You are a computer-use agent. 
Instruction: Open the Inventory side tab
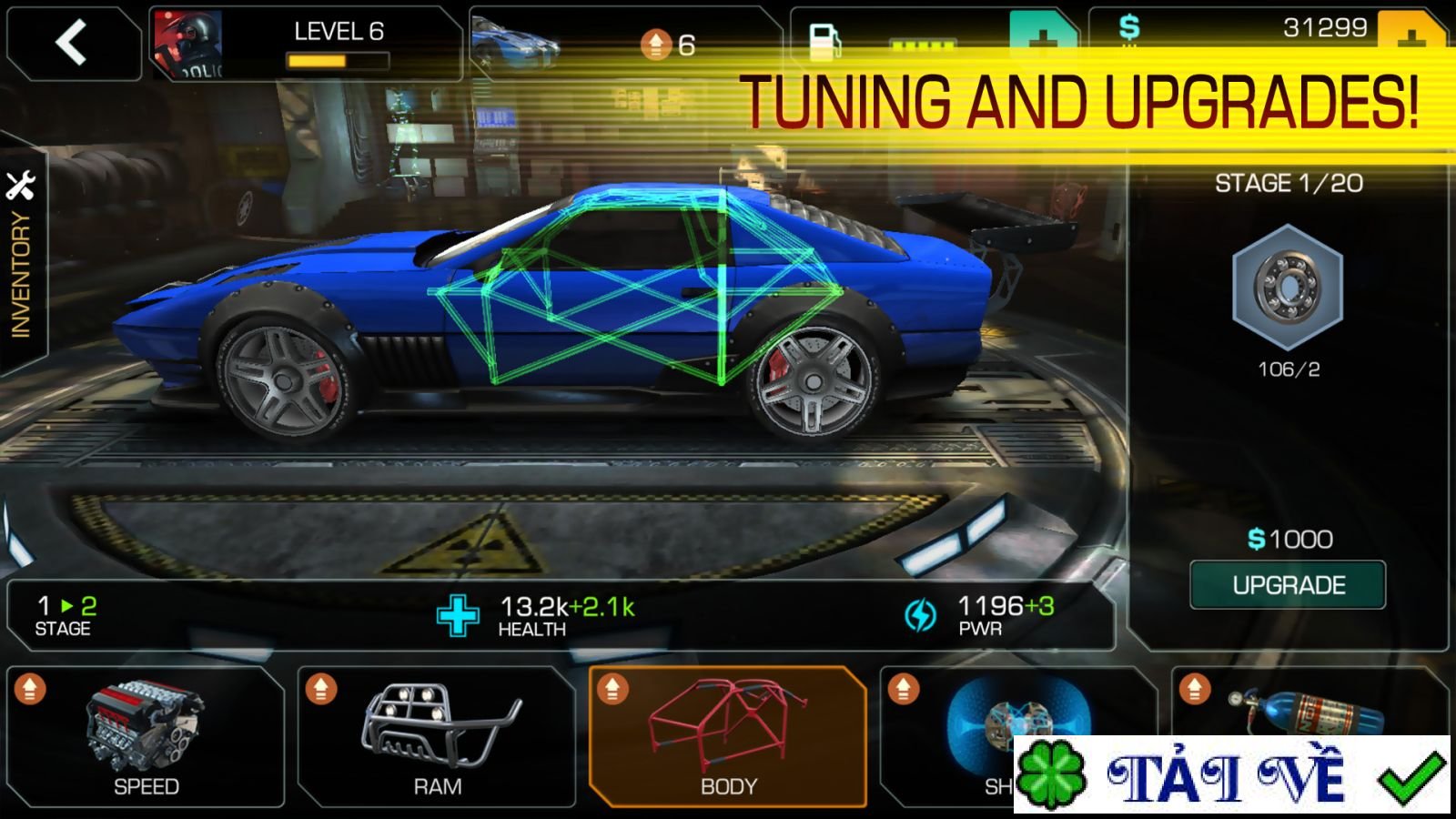[x=22, y=255]
